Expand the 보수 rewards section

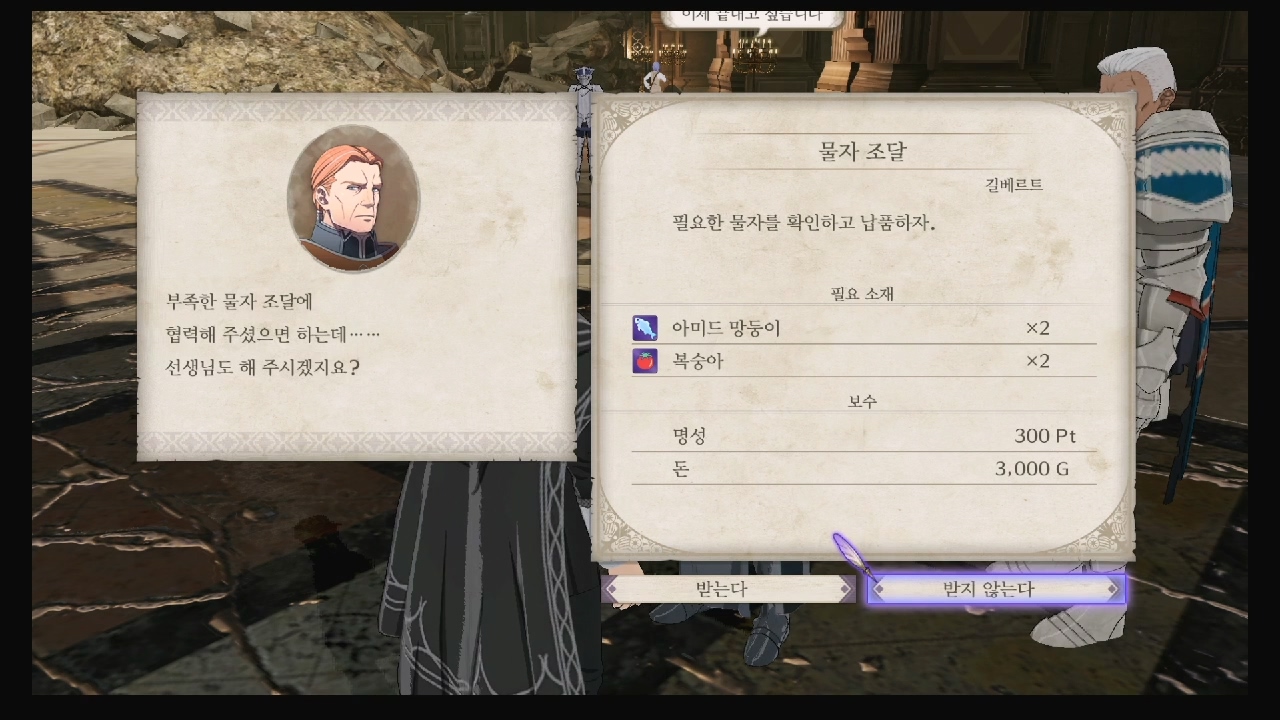point(862,399)
